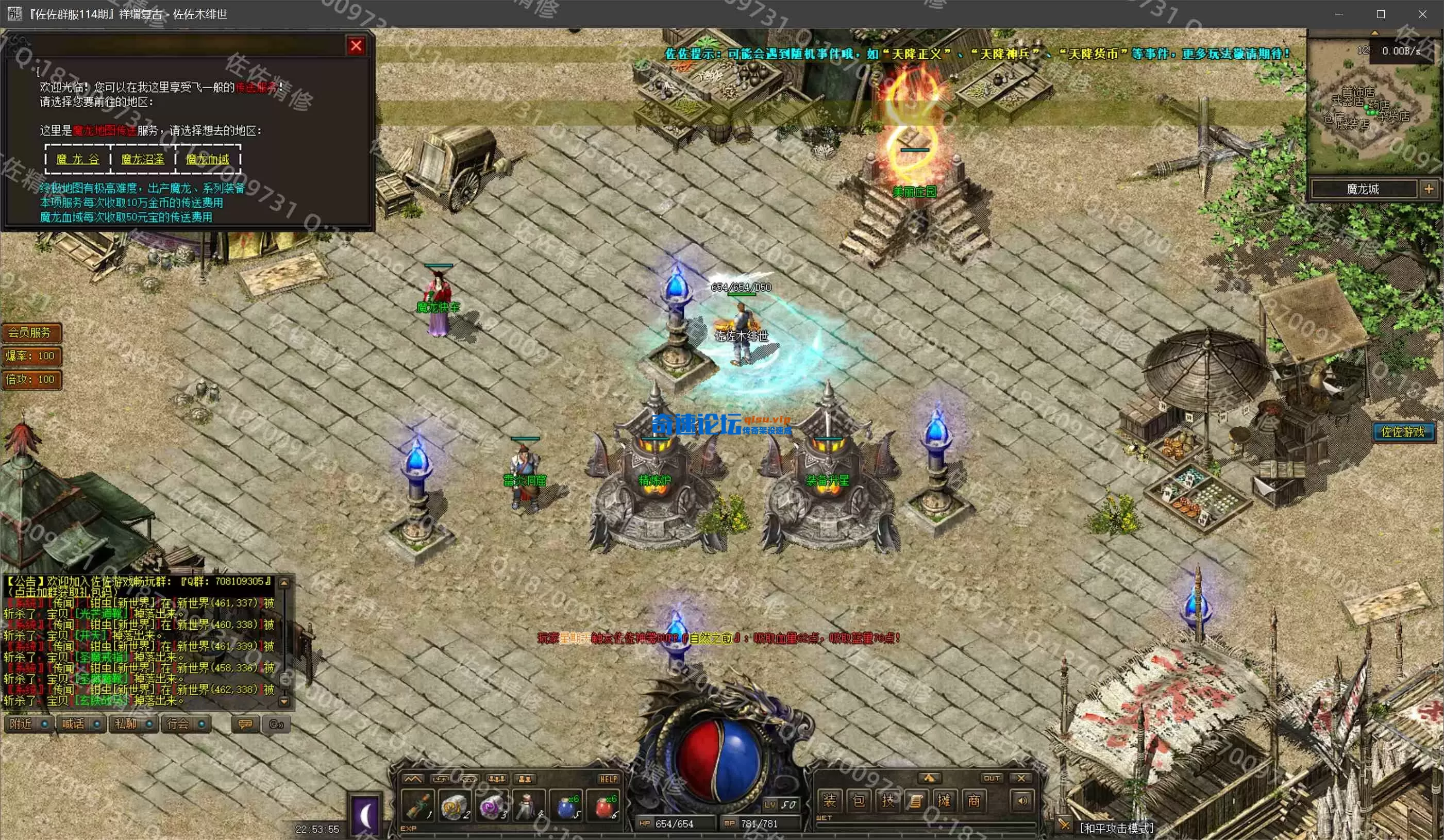Open the 商 shop button

coord(973,800)
